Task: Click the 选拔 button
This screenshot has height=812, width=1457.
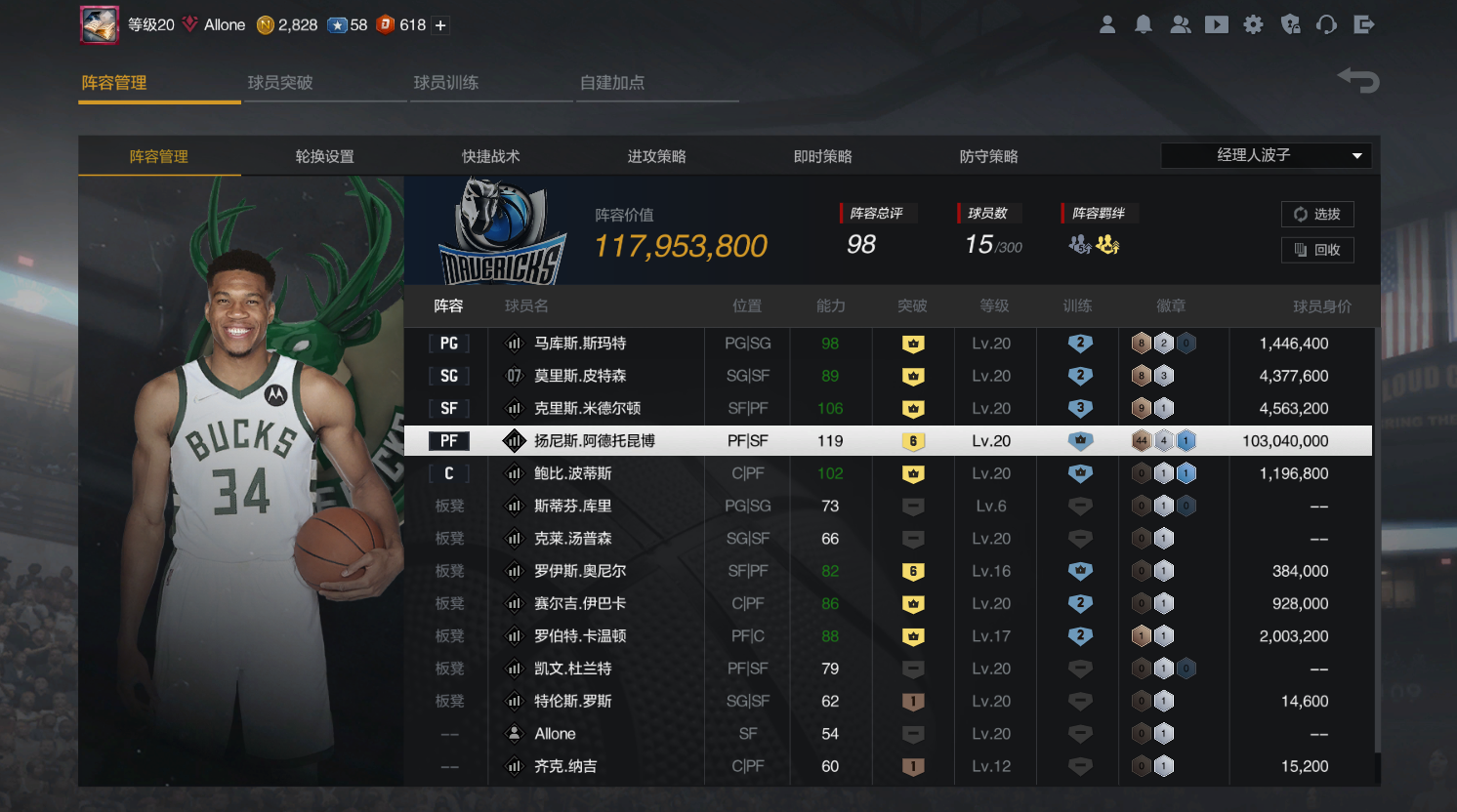Action: coord(1317,214)
